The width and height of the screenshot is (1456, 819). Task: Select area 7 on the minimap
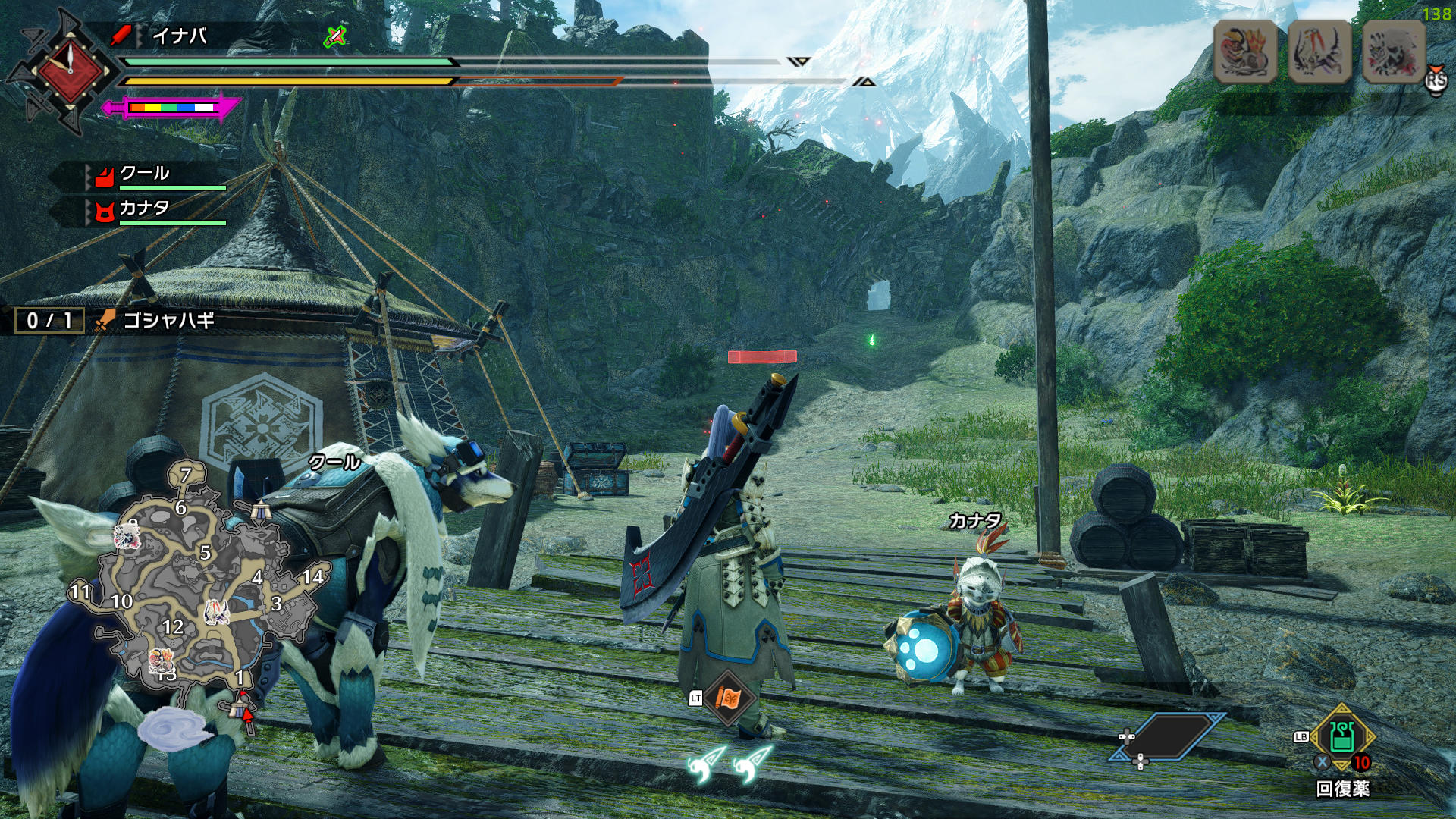[186, 475]
